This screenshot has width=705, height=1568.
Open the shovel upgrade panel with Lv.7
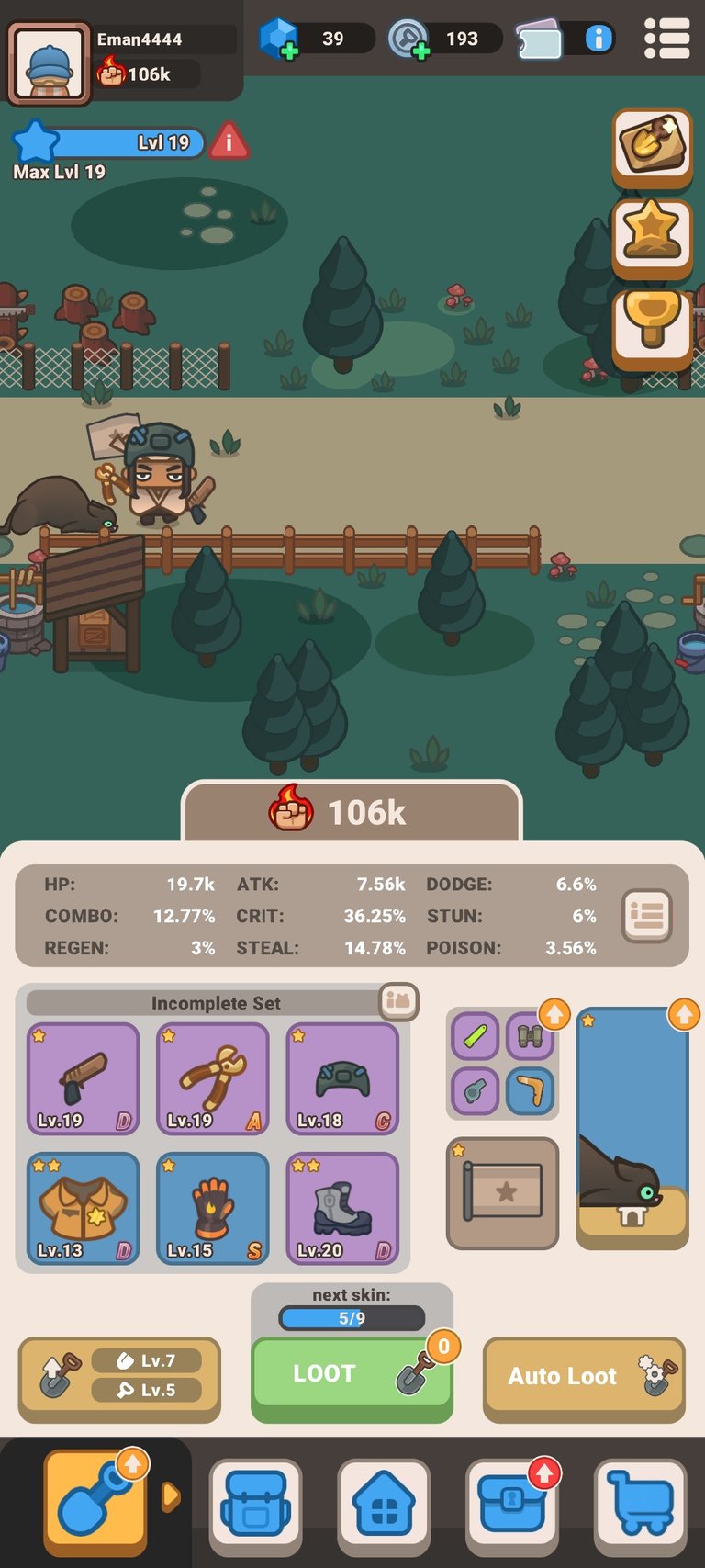pos(119,1376)
